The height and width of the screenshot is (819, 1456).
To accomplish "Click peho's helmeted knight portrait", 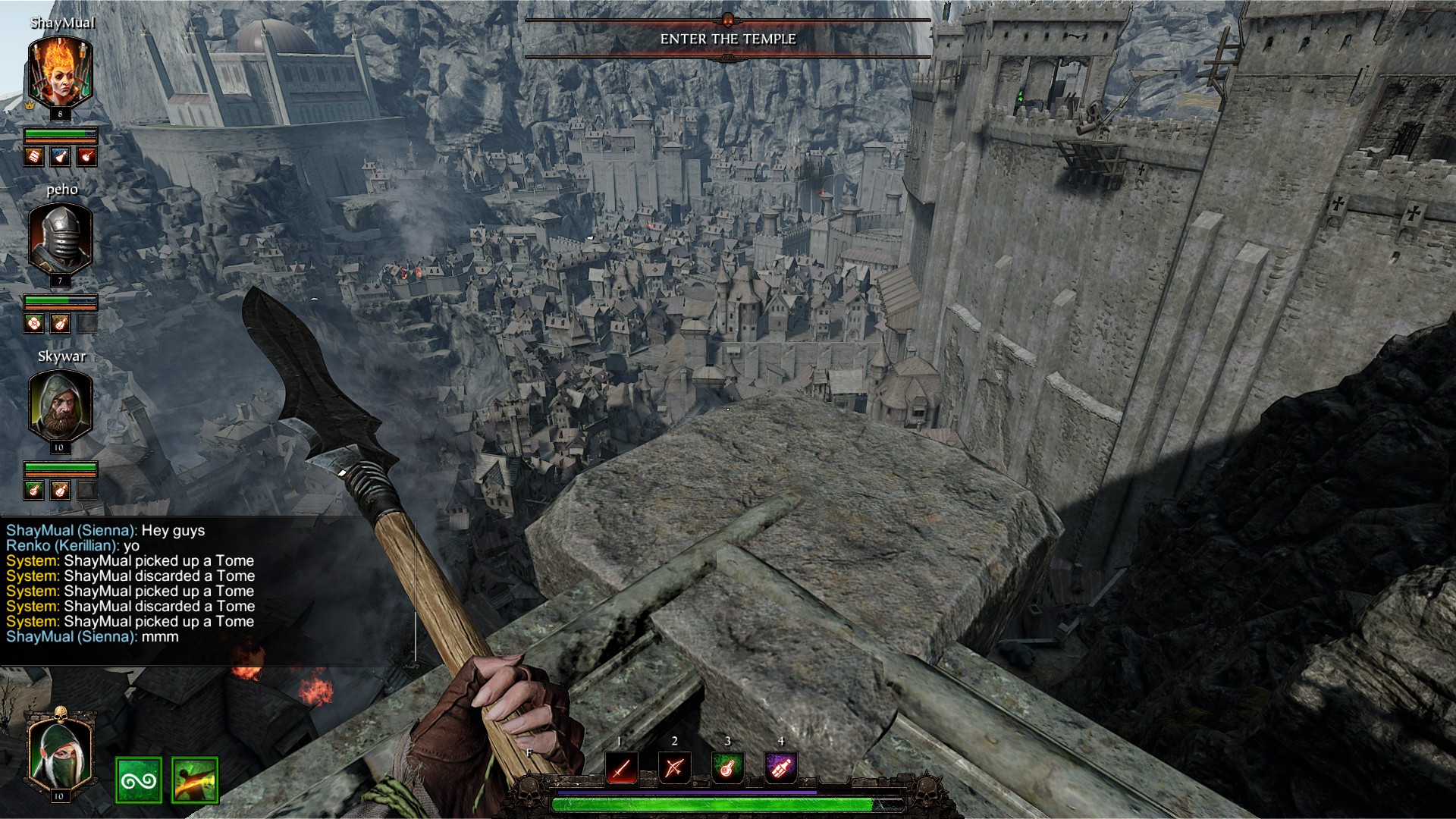I will [61, 240].
